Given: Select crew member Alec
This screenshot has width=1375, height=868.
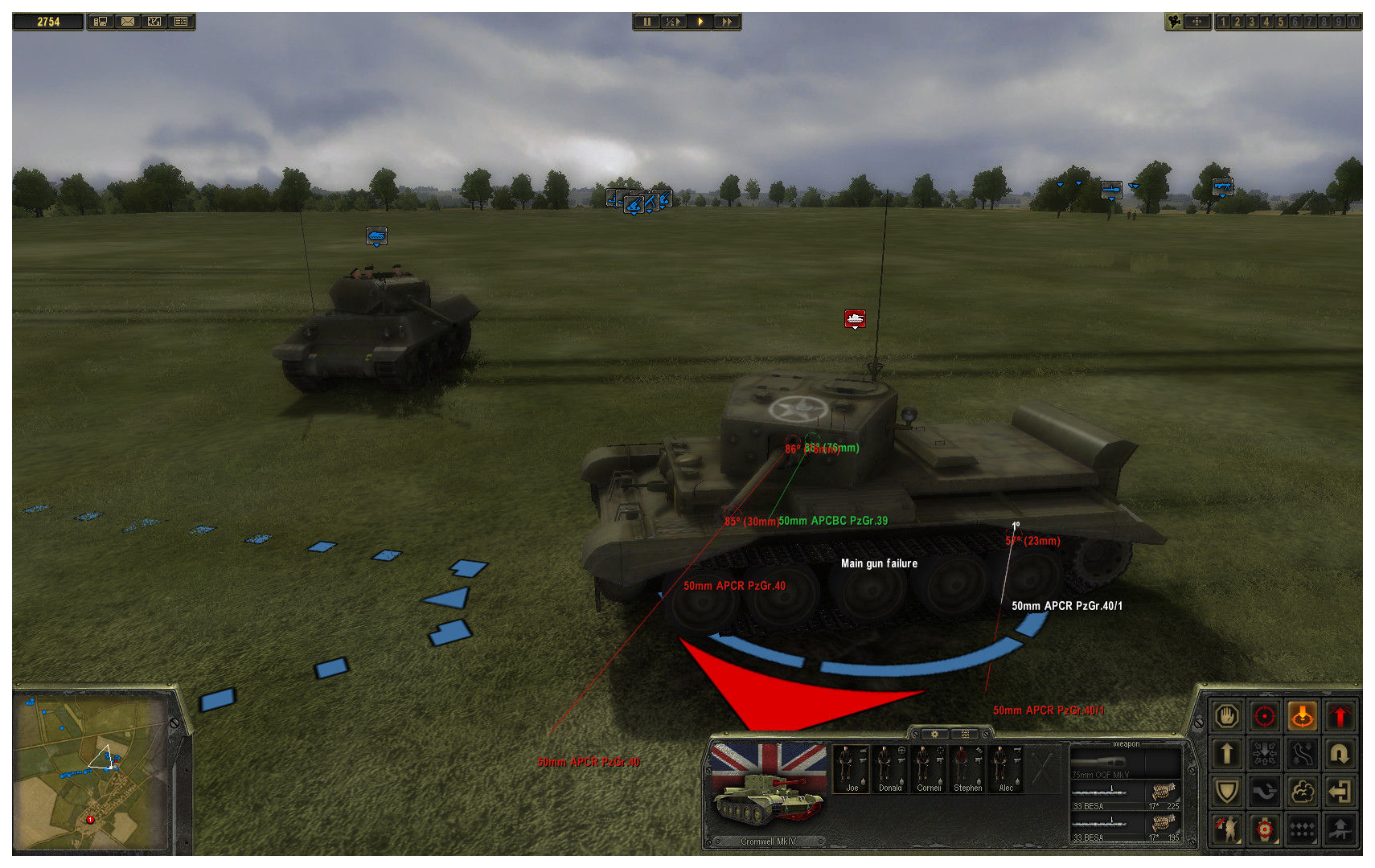Looking at the screenshot, I should (x=1006, y=768).
